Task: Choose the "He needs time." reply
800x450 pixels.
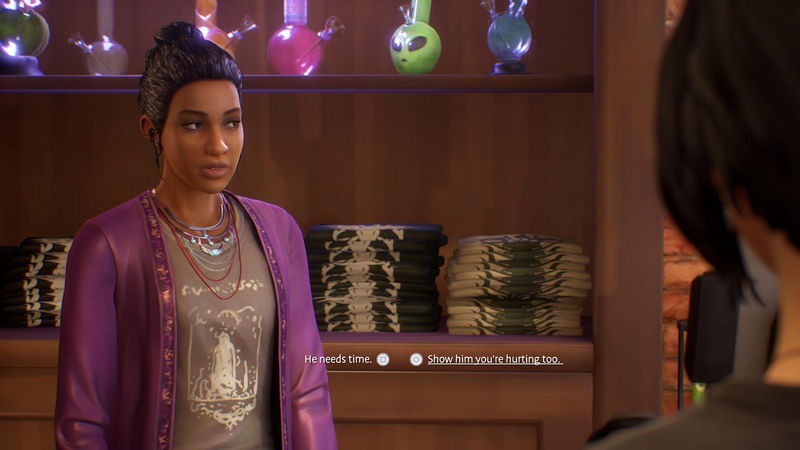Action: (338, 359)
